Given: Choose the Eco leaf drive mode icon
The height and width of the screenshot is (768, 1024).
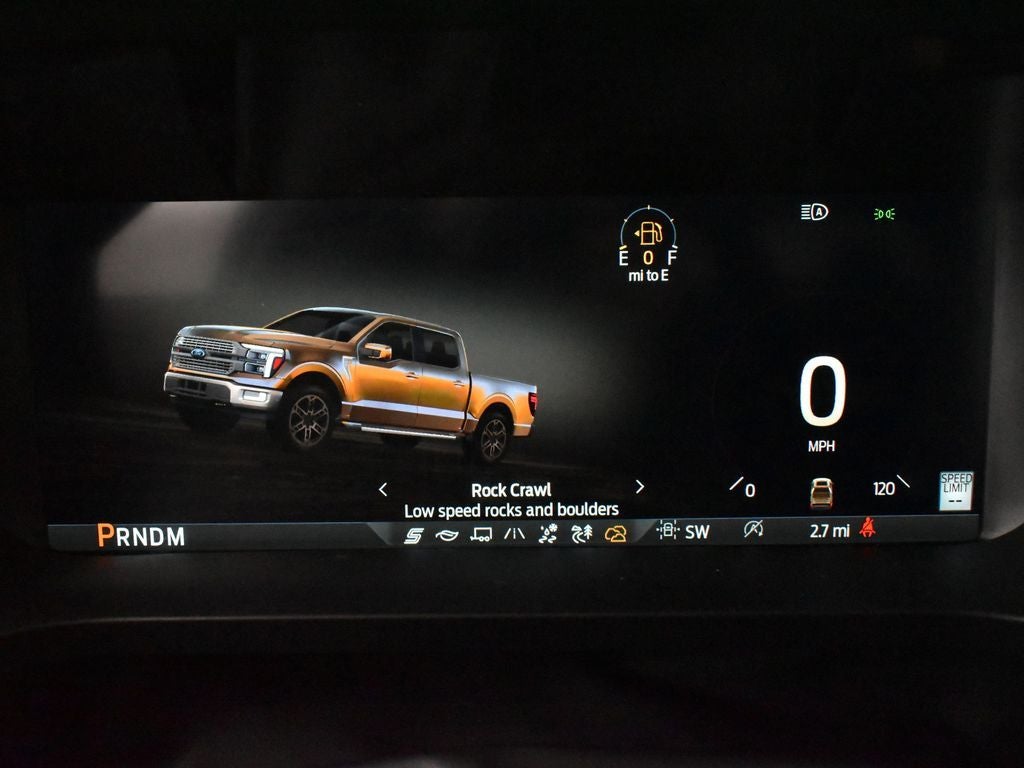Looking at the screenshot, I should click(446, 535).
